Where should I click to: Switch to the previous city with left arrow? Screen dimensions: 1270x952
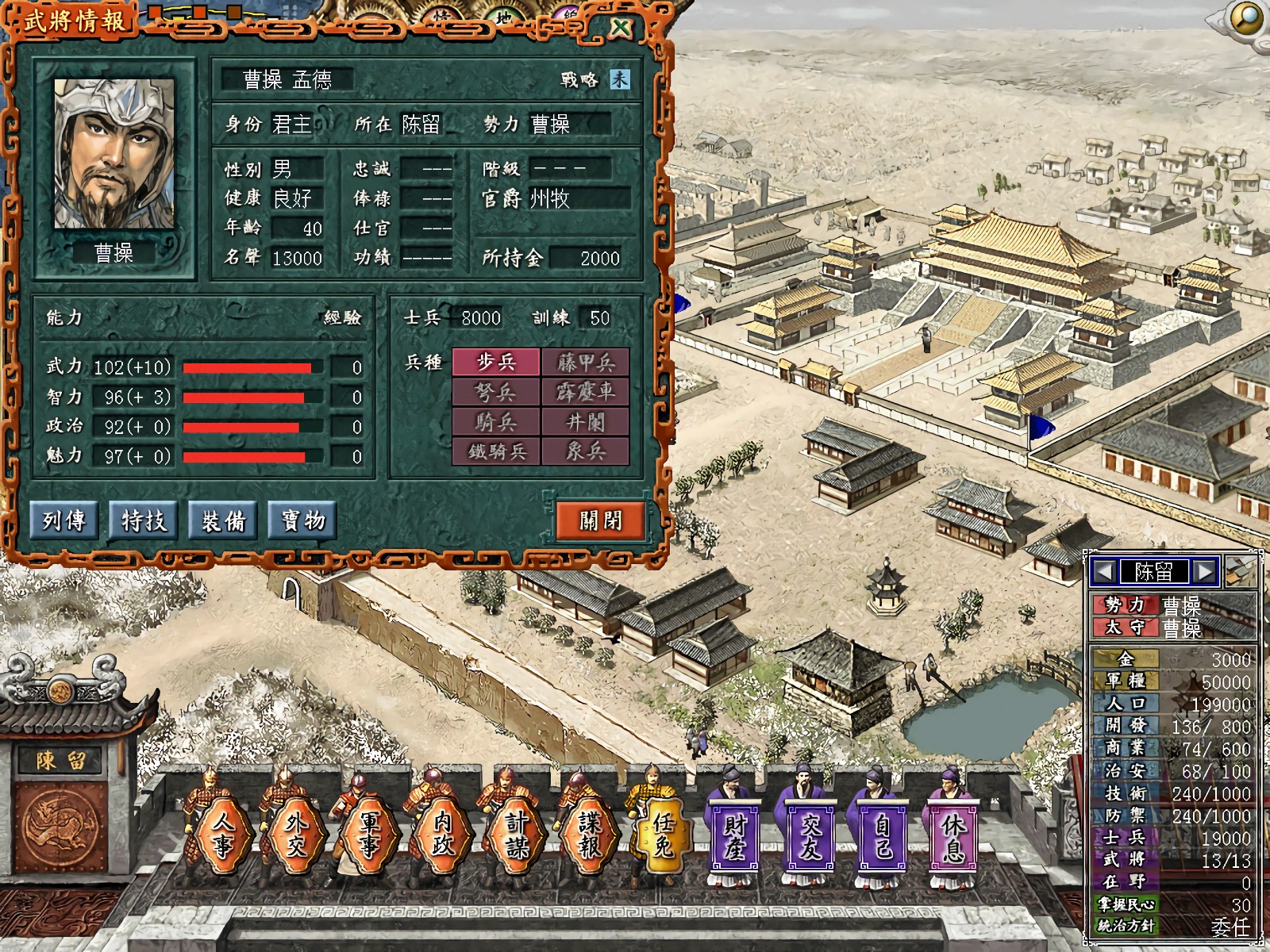[x=1103, y=571]
